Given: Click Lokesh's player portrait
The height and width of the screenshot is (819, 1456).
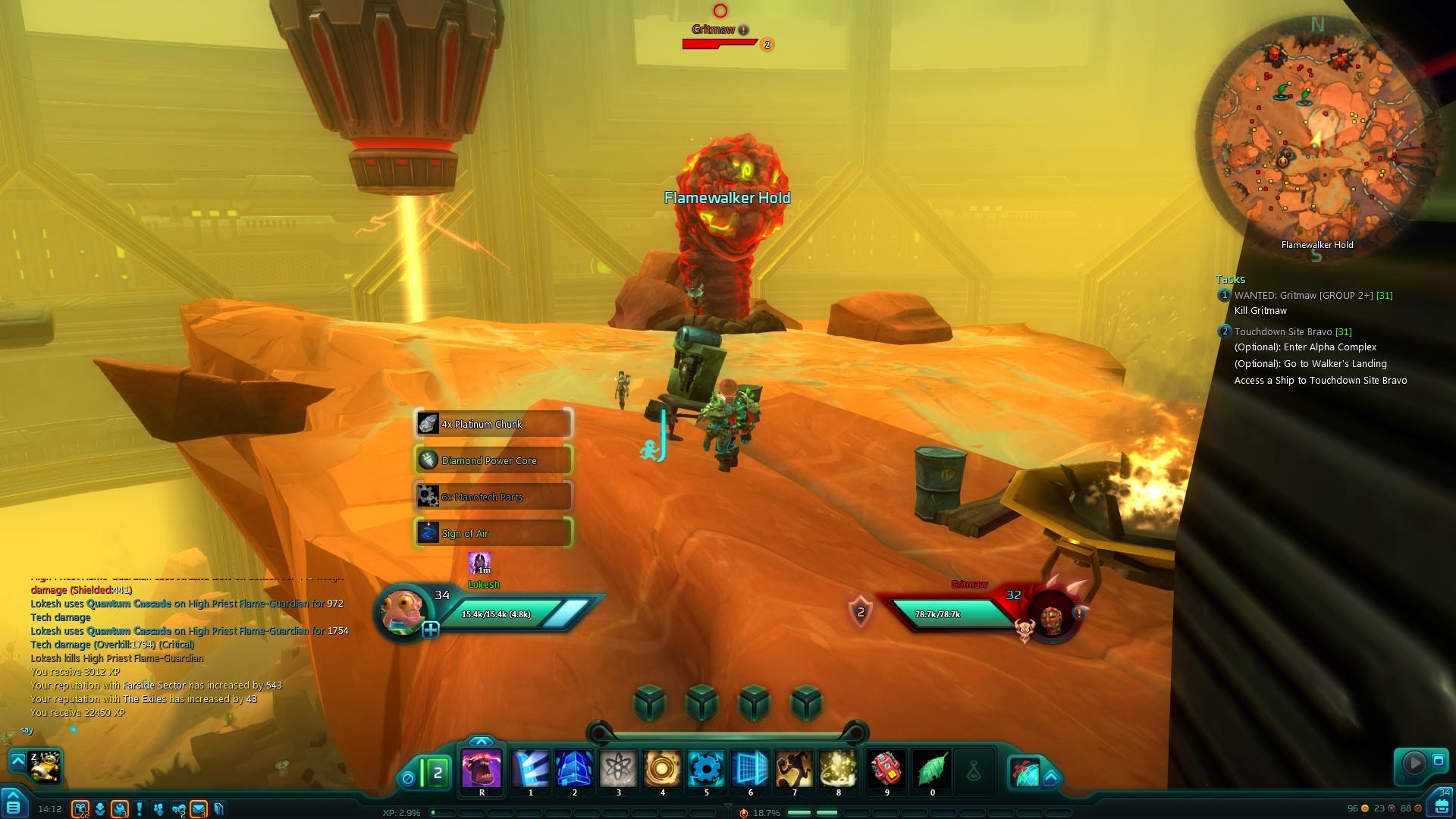Looking at the screenshot, I should click(403, 613).
